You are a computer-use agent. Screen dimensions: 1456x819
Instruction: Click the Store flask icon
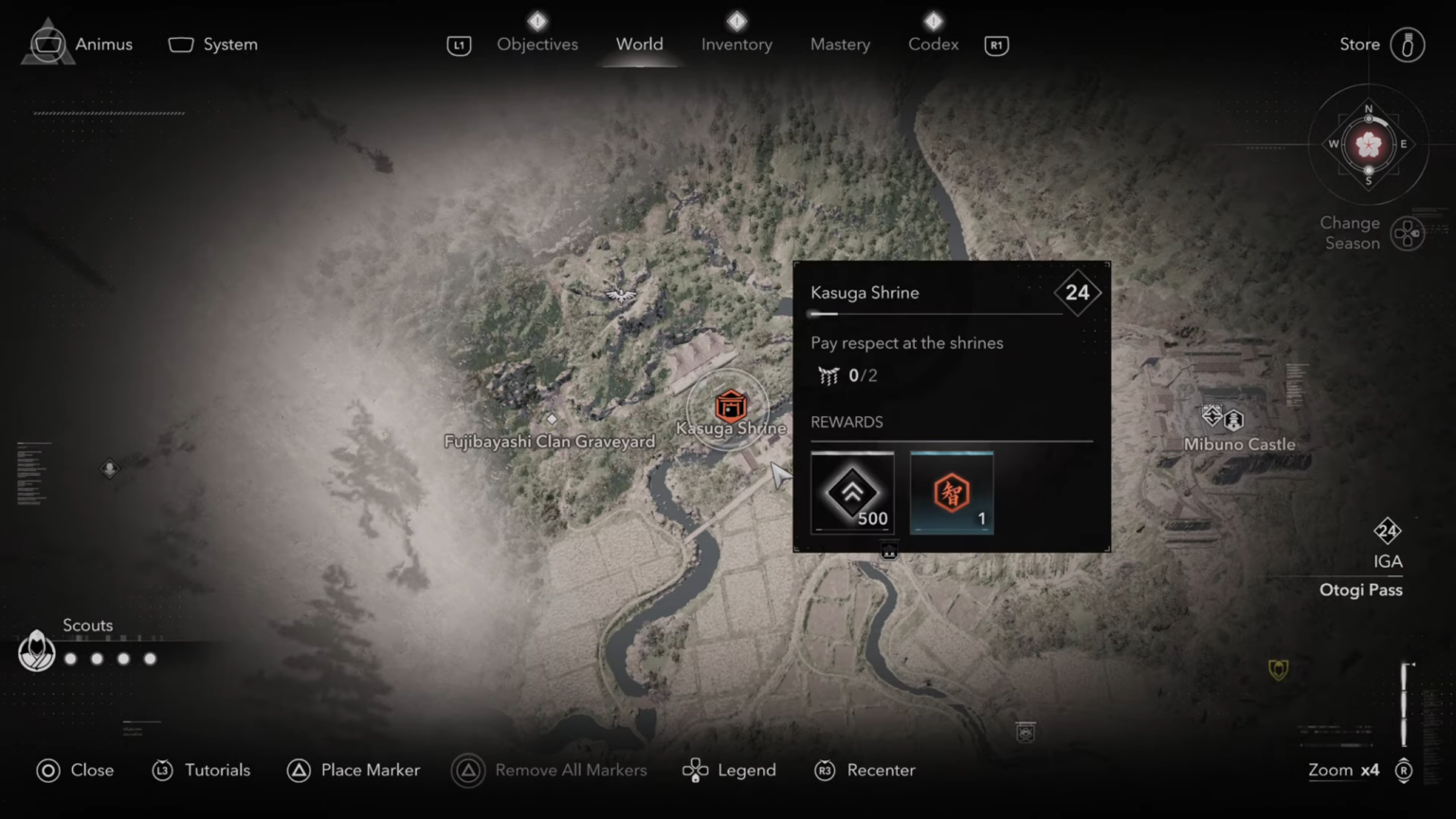pyautogui.click(x=1410, y=44)
